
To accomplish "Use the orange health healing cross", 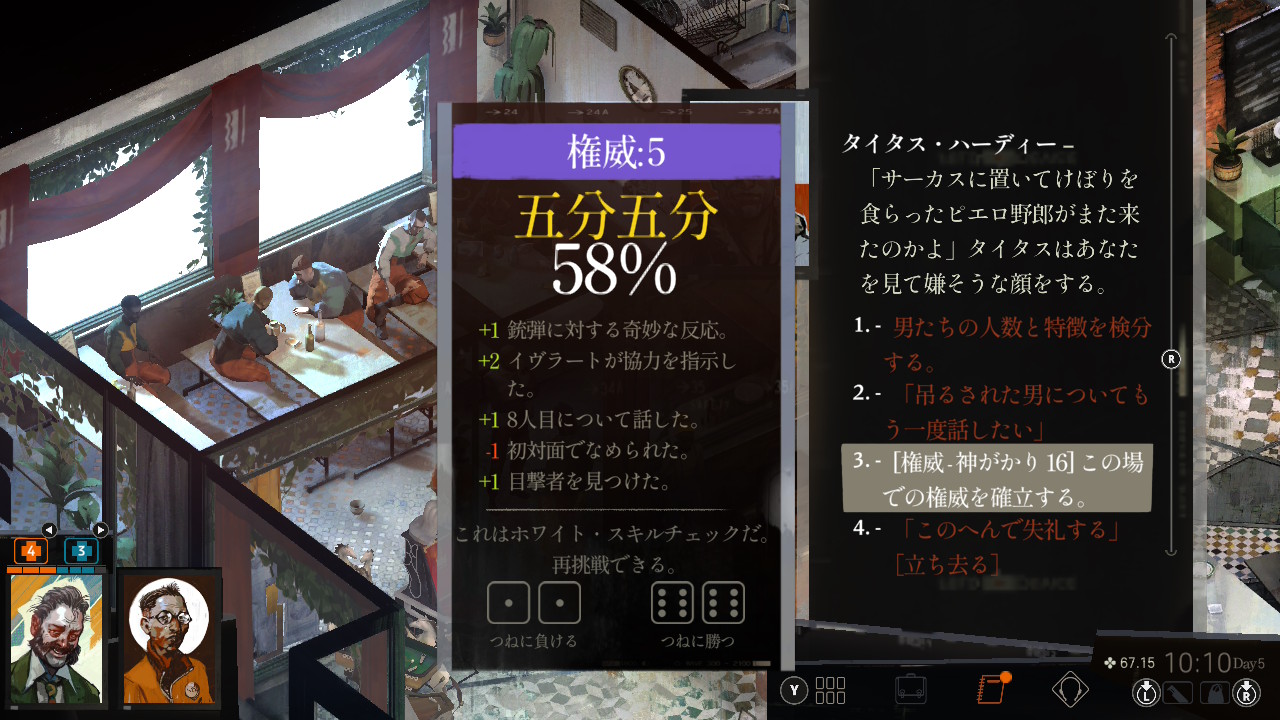I will [x=30, y=550].
